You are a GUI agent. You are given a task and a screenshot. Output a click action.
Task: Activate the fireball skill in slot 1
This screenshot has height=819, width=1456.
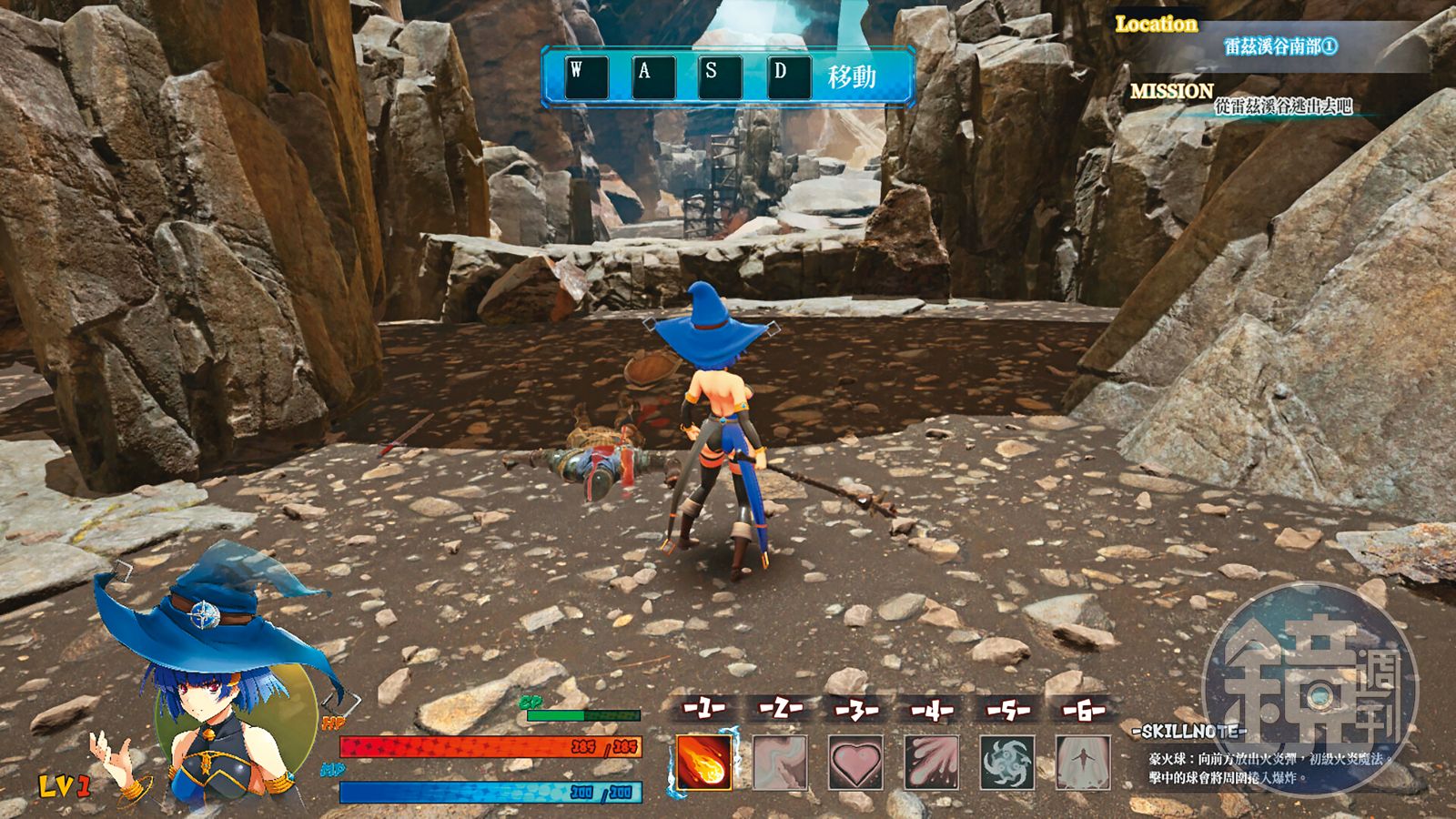[x=703, y=761]
